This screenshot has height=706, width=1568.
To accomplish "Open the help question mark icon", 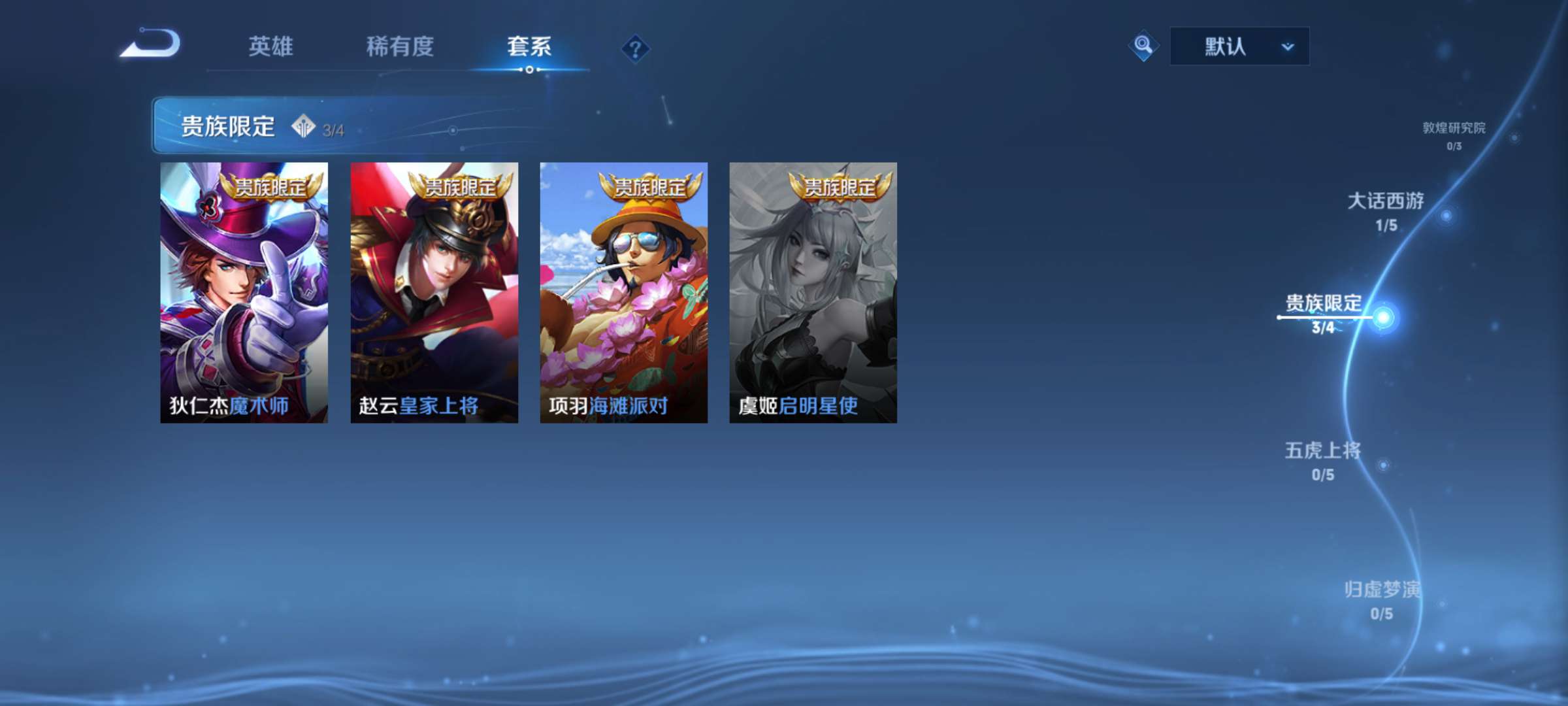I will [637, 46].
